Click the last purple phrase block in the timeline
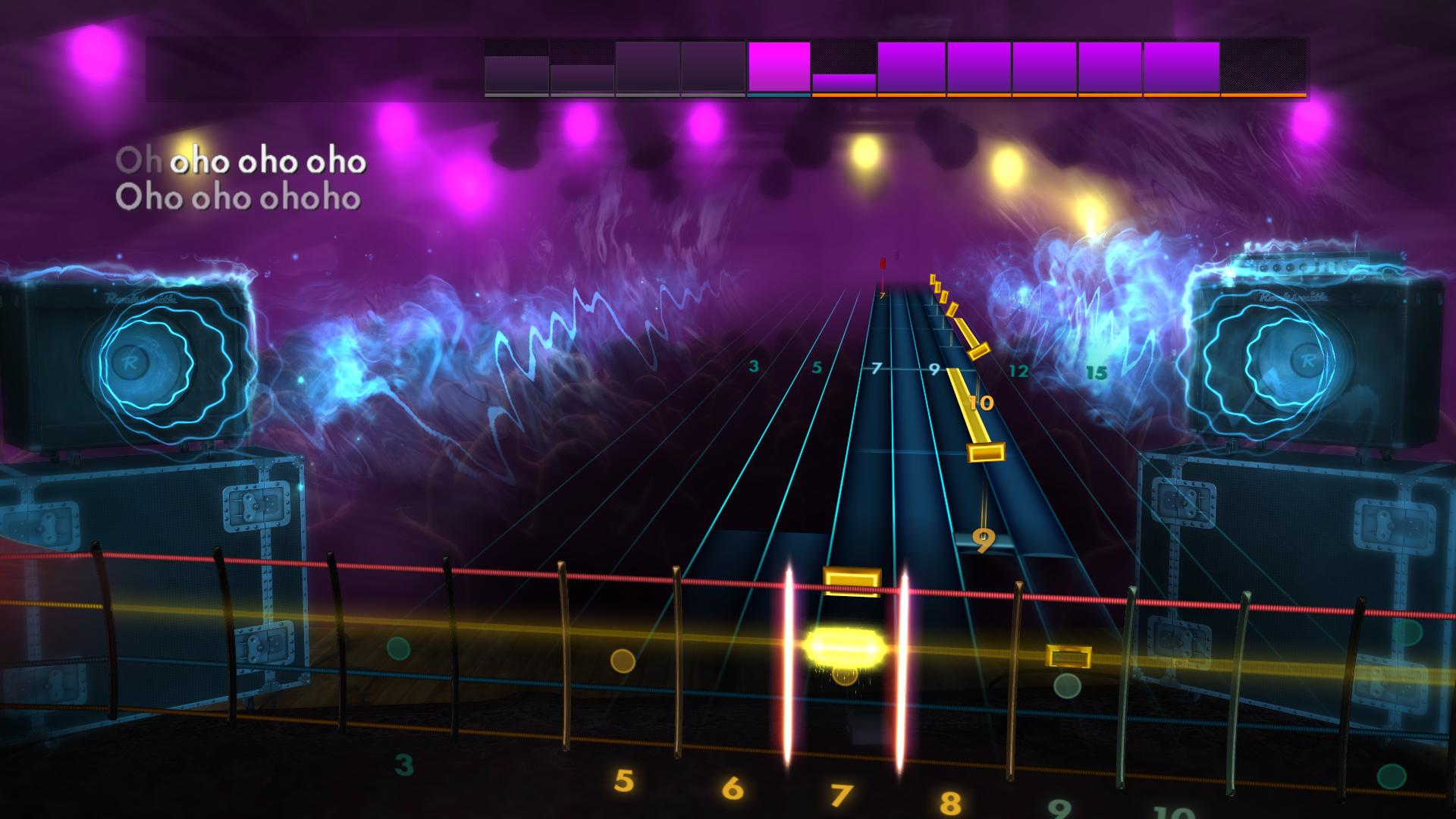 (1181, 67)
